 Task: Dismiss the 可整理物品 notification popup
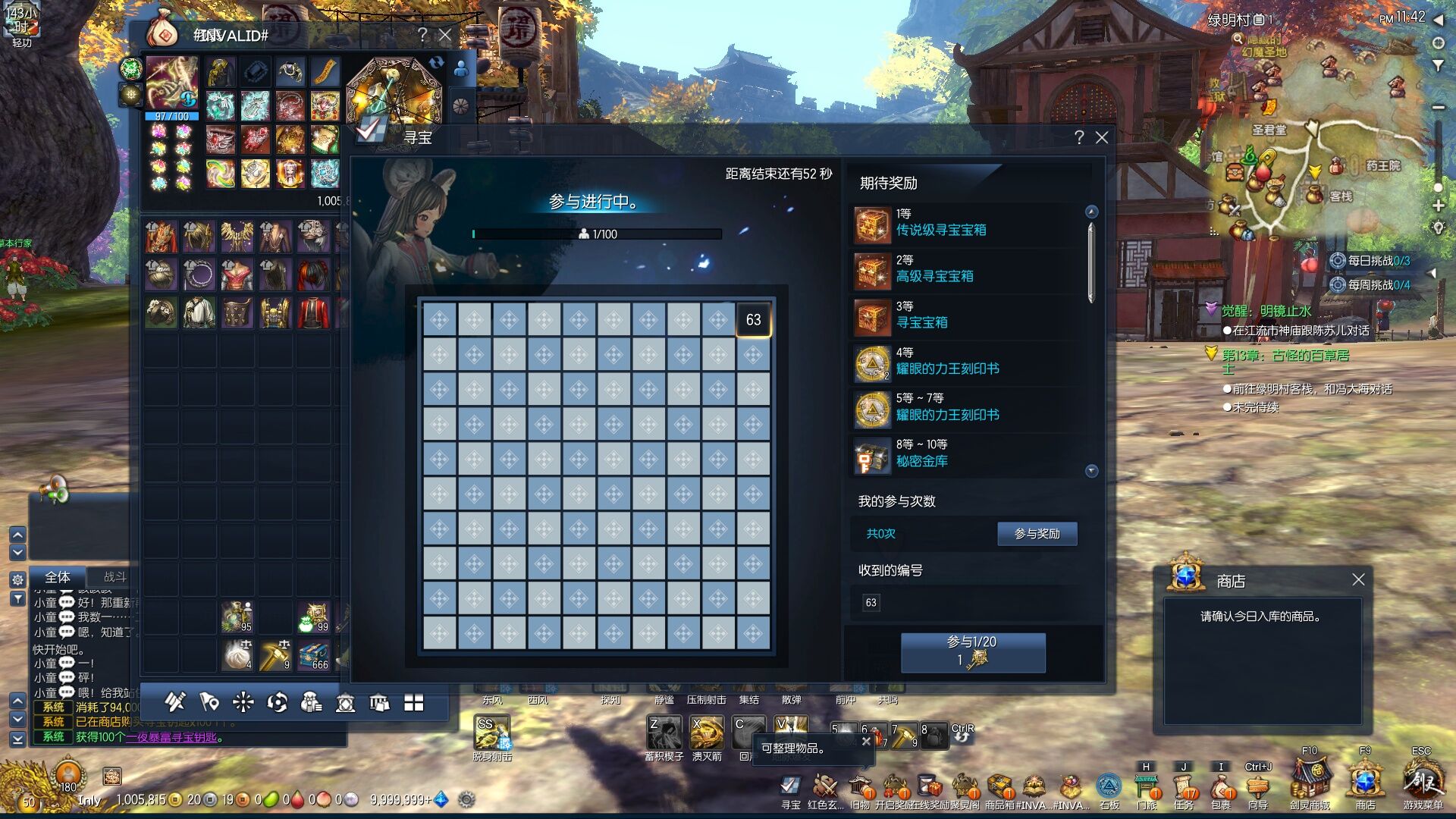coord(866,741)
